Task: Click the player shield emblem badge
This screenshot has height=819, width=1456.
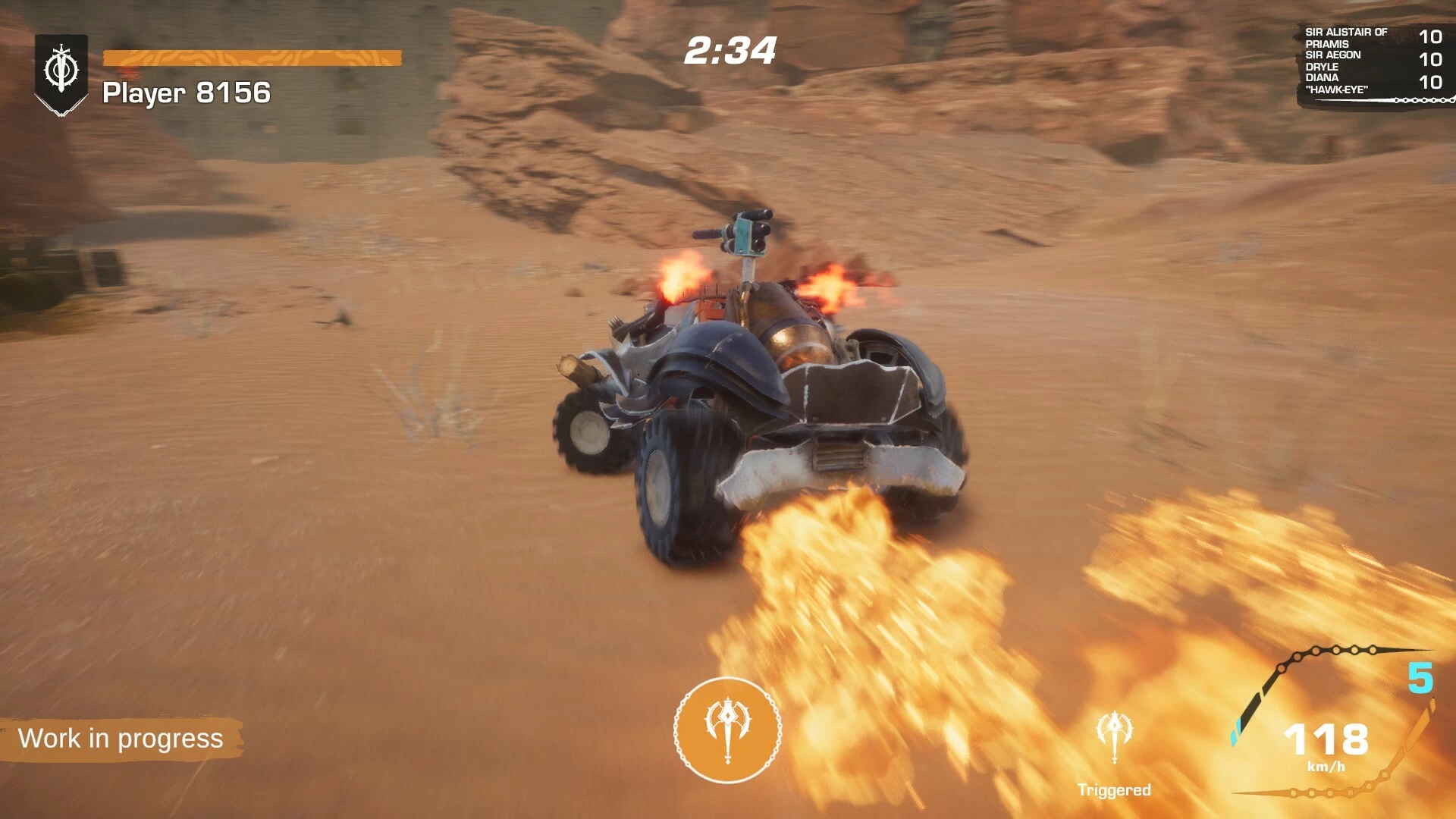Action: [x=61, y=72]
